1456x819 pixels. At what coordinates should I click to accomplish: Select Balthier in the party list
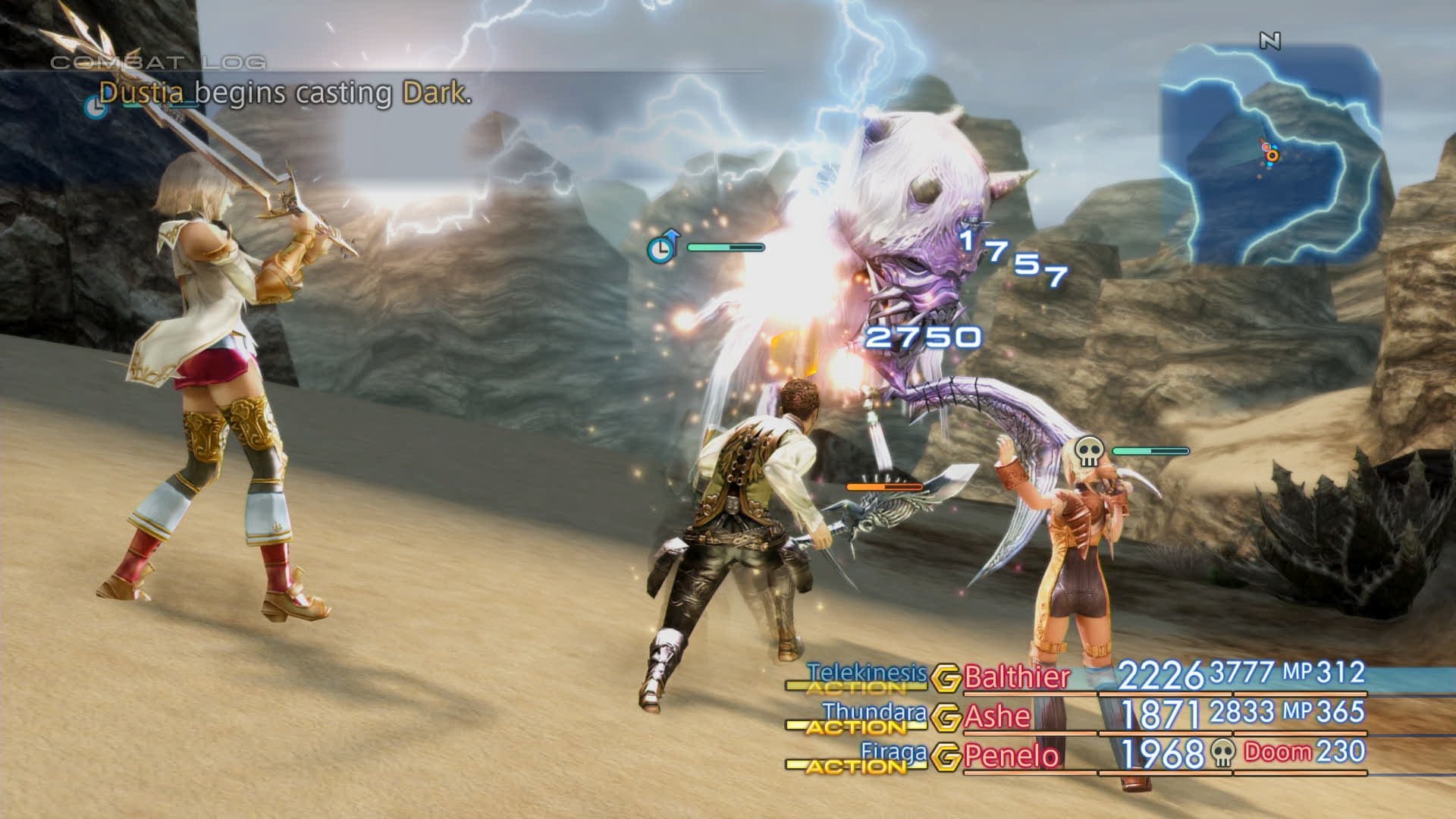pyautogui.click(x=1016, y=676)
